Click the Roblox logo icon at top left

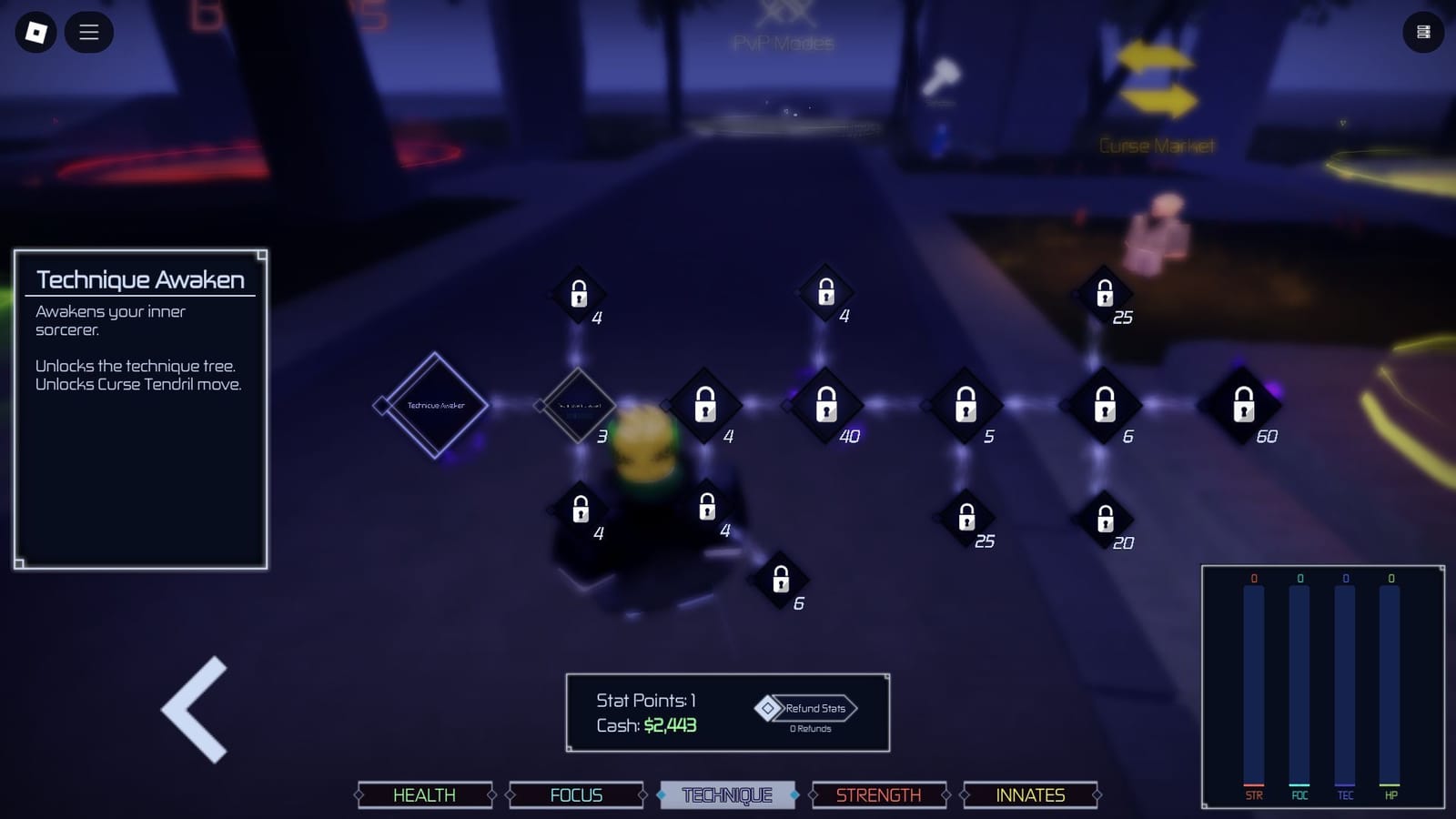point(34,32)
